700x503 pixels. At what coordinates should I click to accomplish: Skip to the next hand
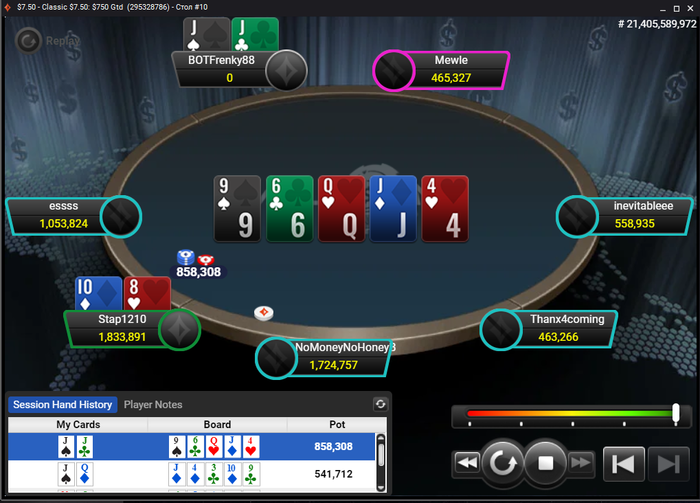click(x=664, y=463)
